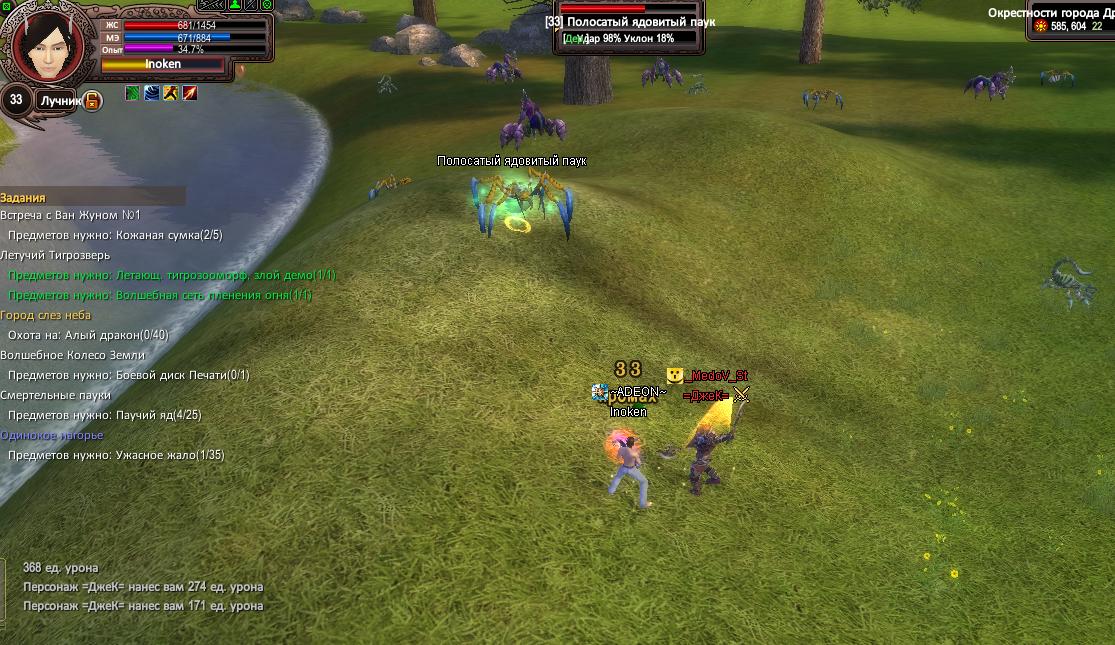The width and height of the screenshot is (1115, 645).
Task: Click the sun icon beside the coordinates
Action: pyautogui.click(x=1040, y=26)
